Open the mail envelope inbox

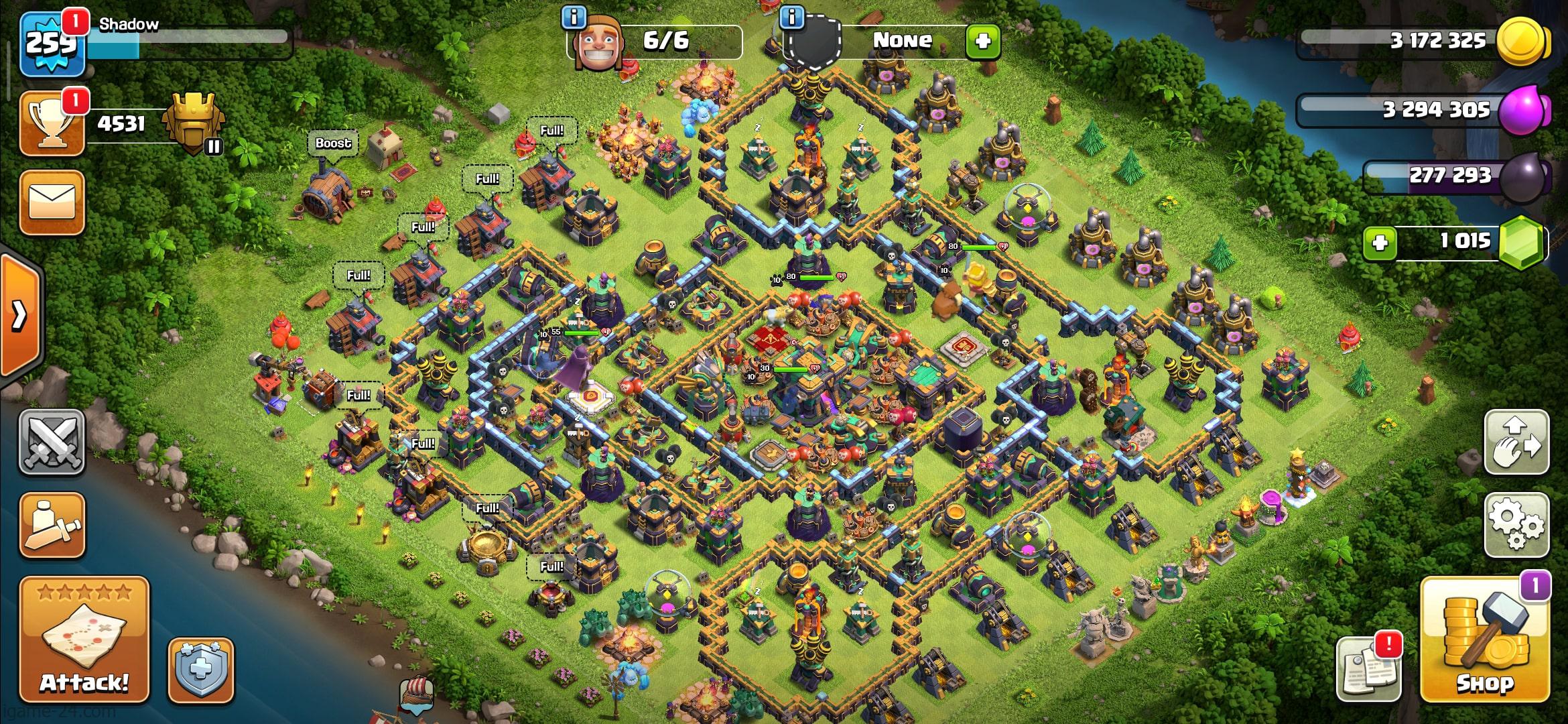click(x=52, y=202)
